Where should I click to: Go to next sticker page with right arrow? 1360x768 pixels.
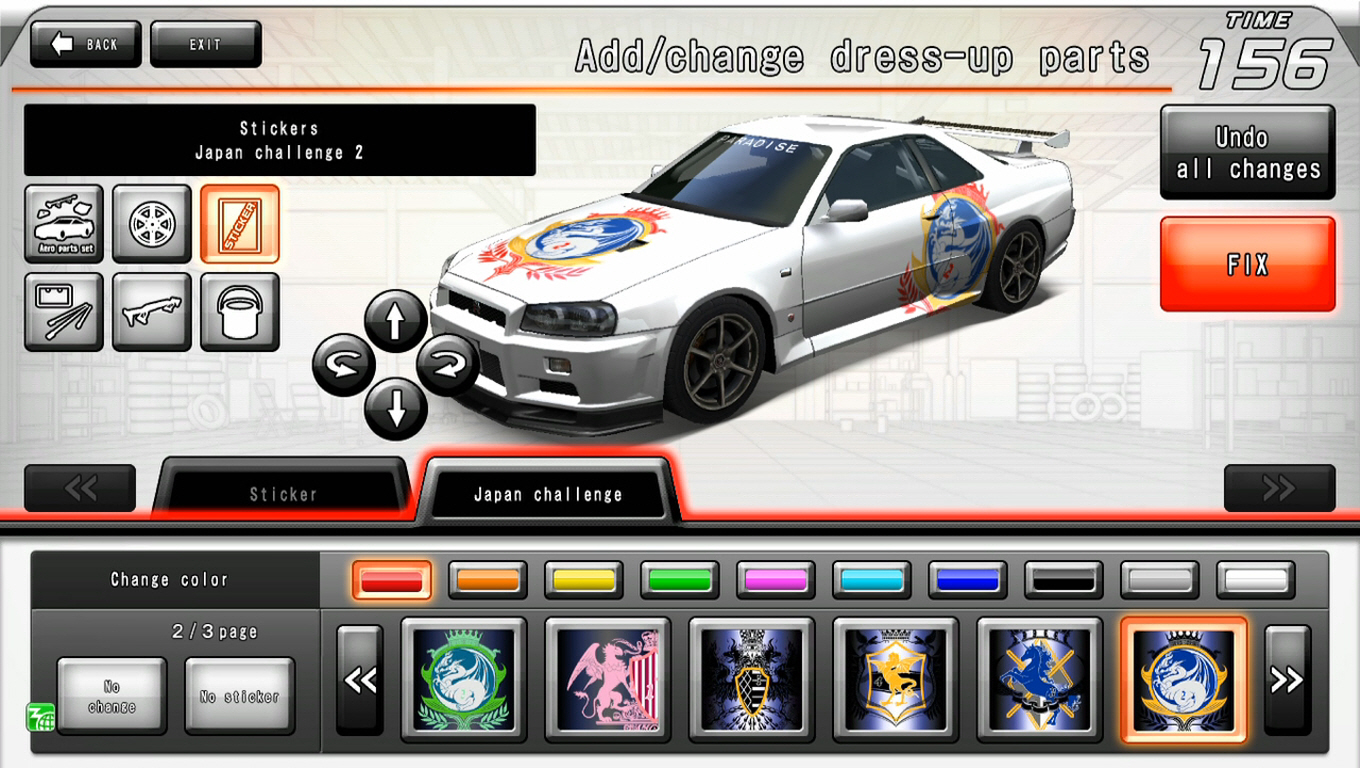point(1288,681)
